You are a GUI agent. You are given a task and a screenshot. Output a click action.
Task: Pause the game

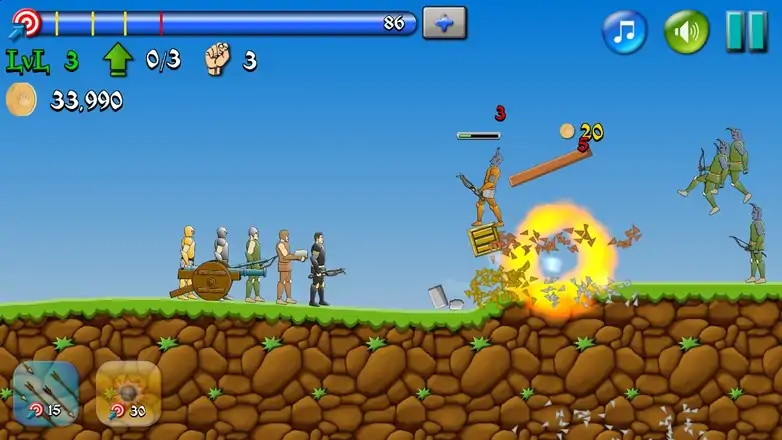click(x=746, y=31)
